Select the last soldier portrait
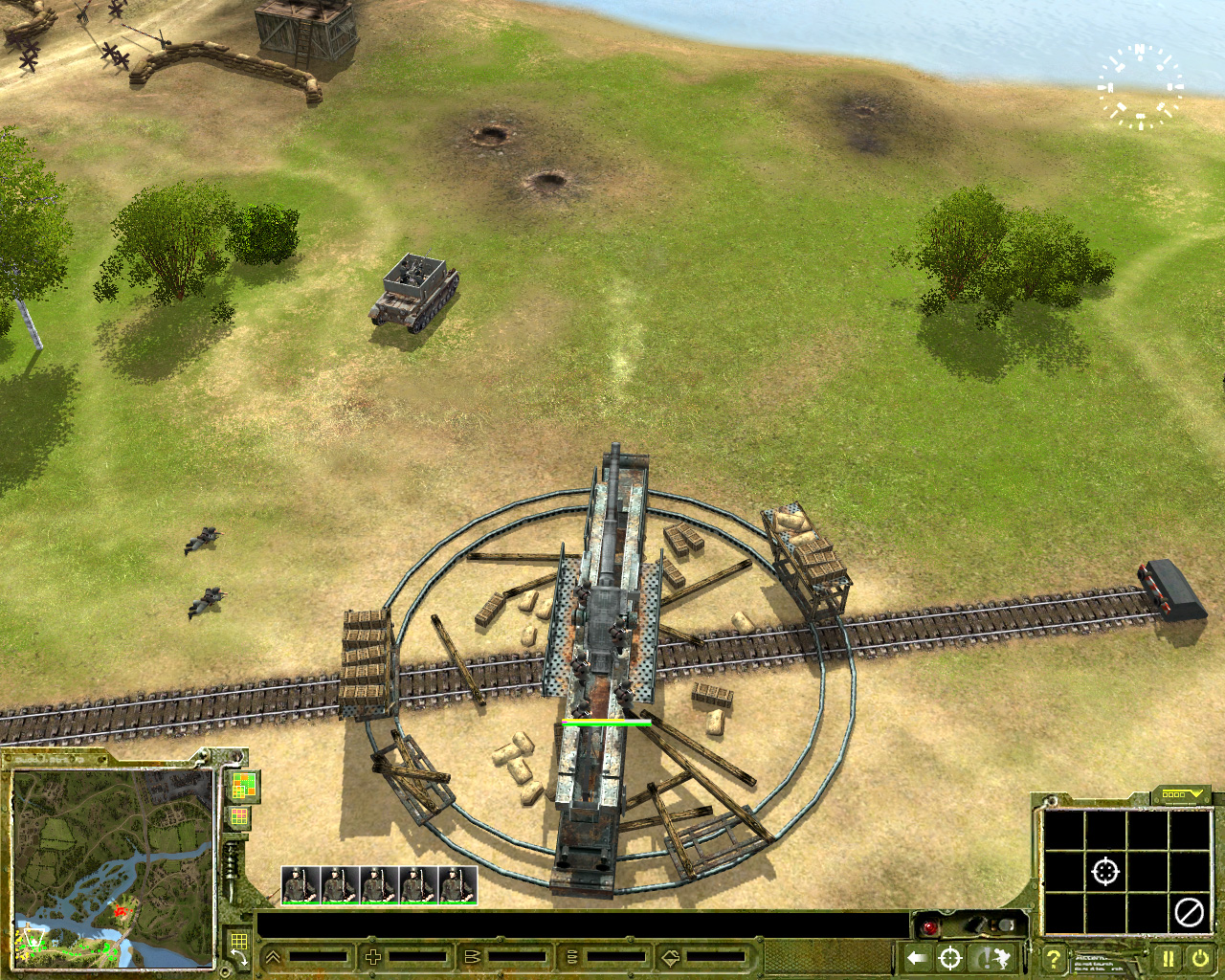Viewport: 1225px width, 980px height. point(457,885)
